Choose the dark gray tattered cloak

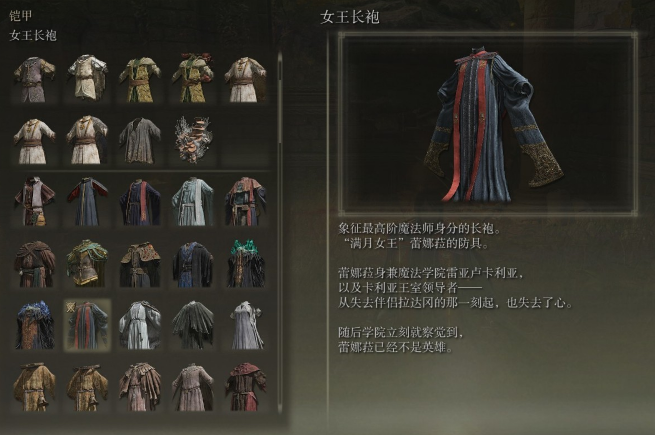coord(192,325)
